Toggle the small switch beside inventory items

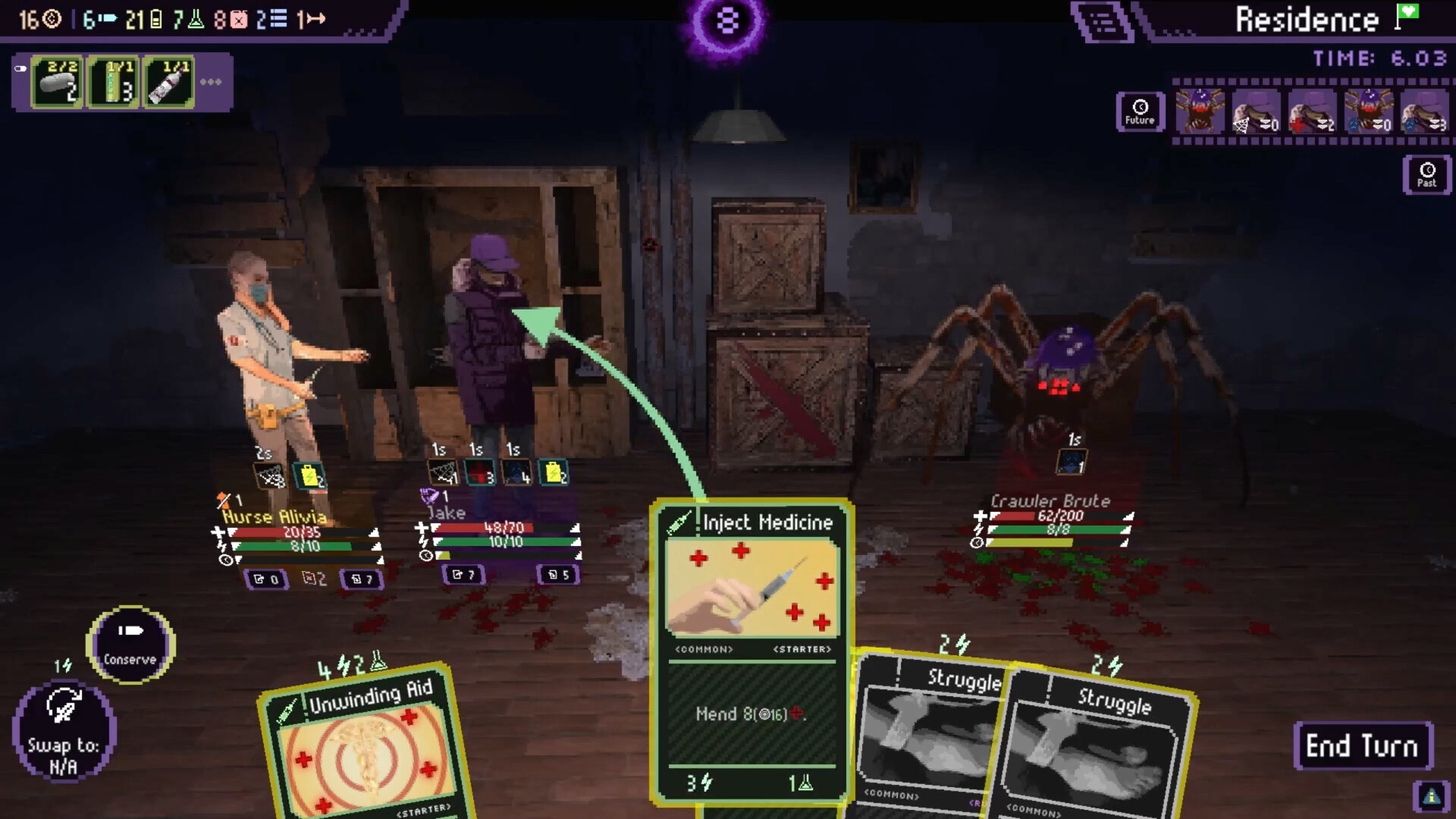click(19, 68)
